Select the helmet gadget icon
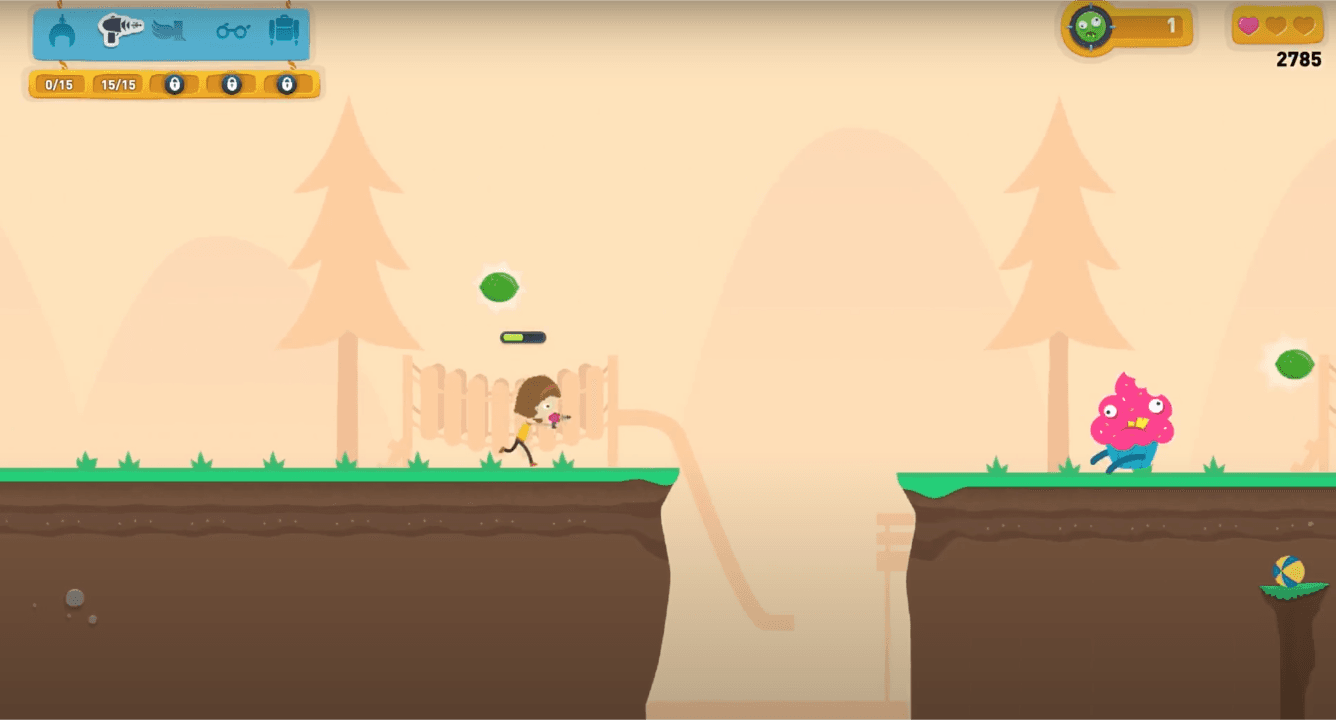Image resolution: width=1336 pixels, height=720 pixels. tap(62, 33)
